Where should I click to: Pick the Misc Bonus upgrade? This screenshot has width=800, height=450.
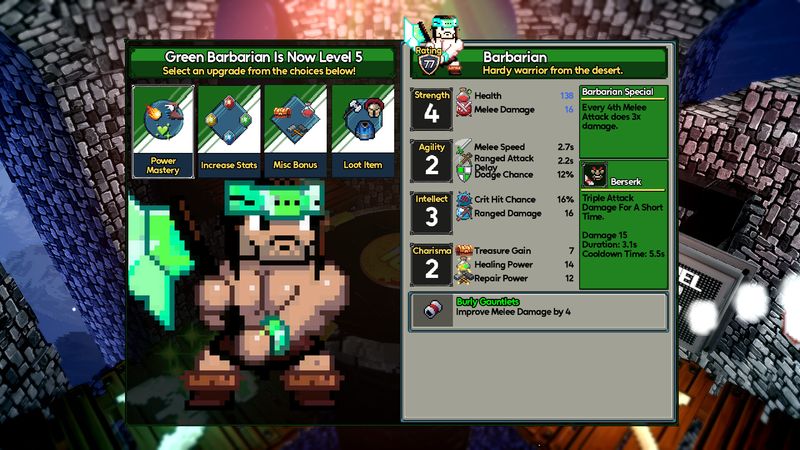tap(294, 130)
